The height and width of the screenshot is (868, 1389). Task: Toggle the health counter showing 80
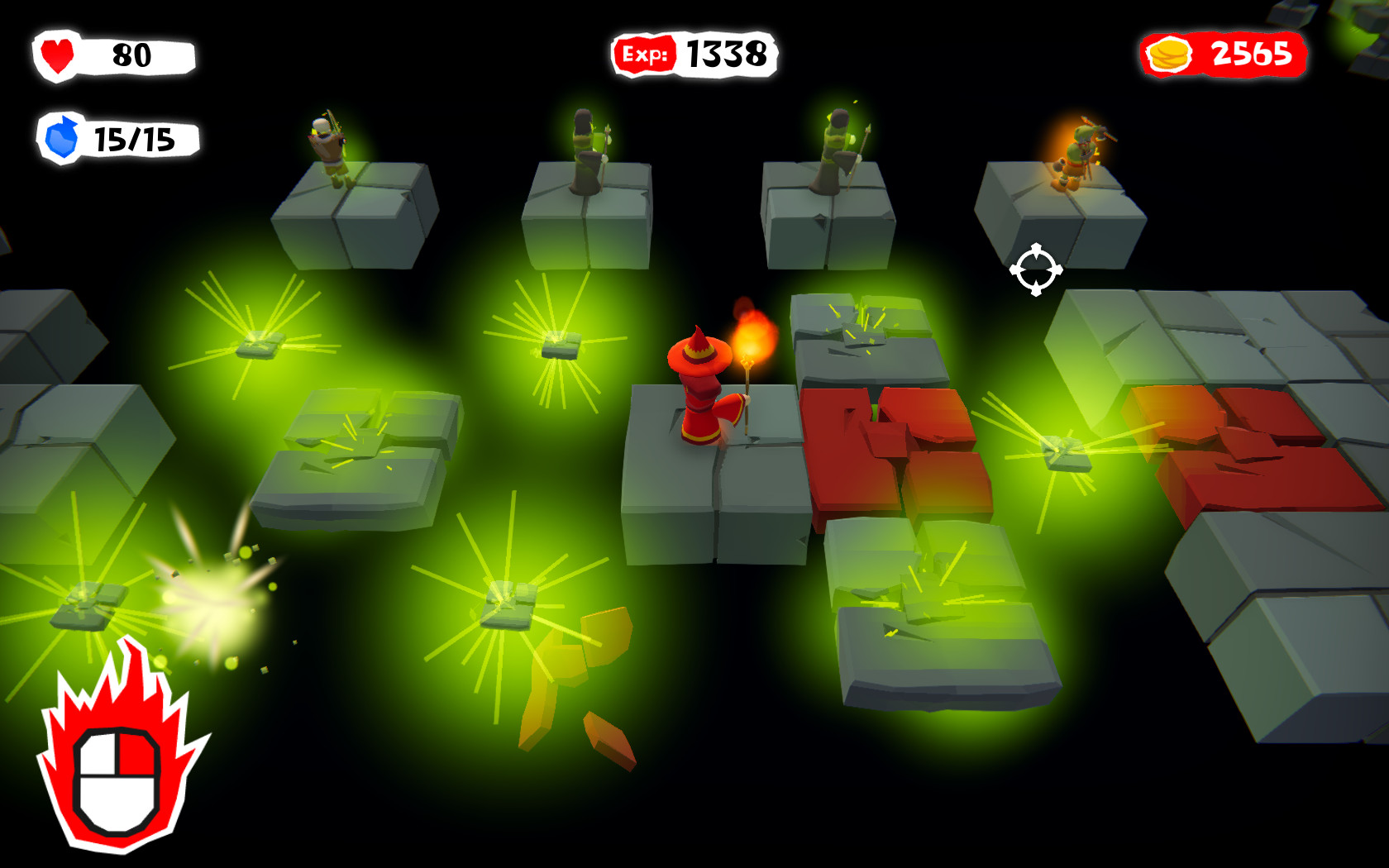coord(132,55)
